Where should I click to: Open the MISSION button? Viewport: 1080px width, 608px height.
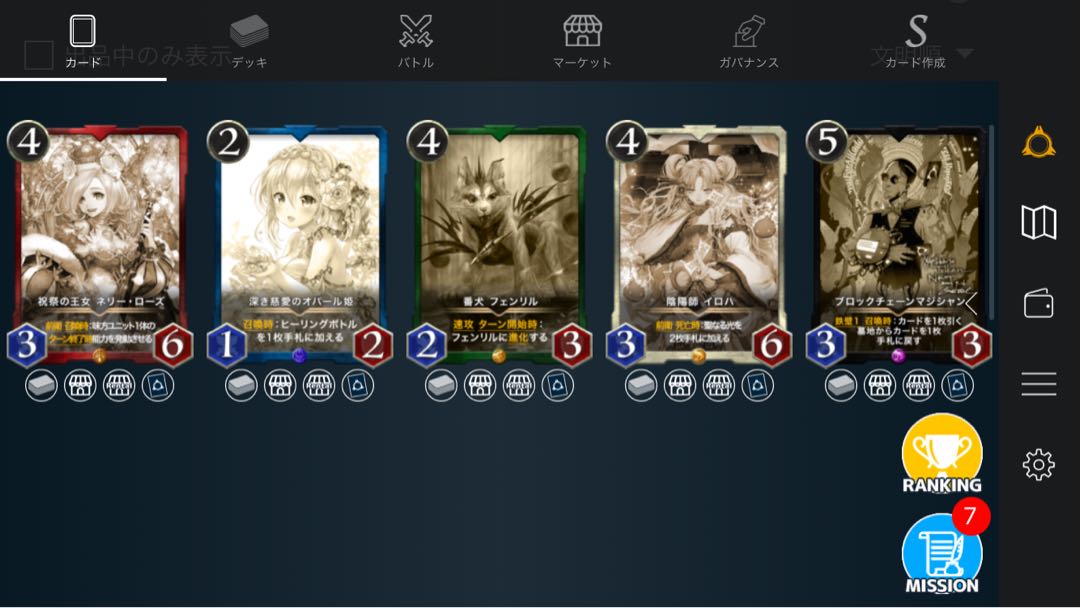pos(941,555)
